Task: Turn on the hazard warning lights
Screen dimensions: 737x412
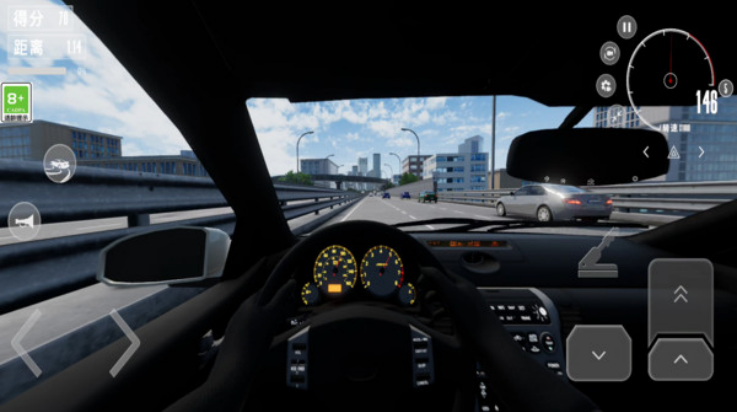Action: pyautogui.click(x=673, y=152)
